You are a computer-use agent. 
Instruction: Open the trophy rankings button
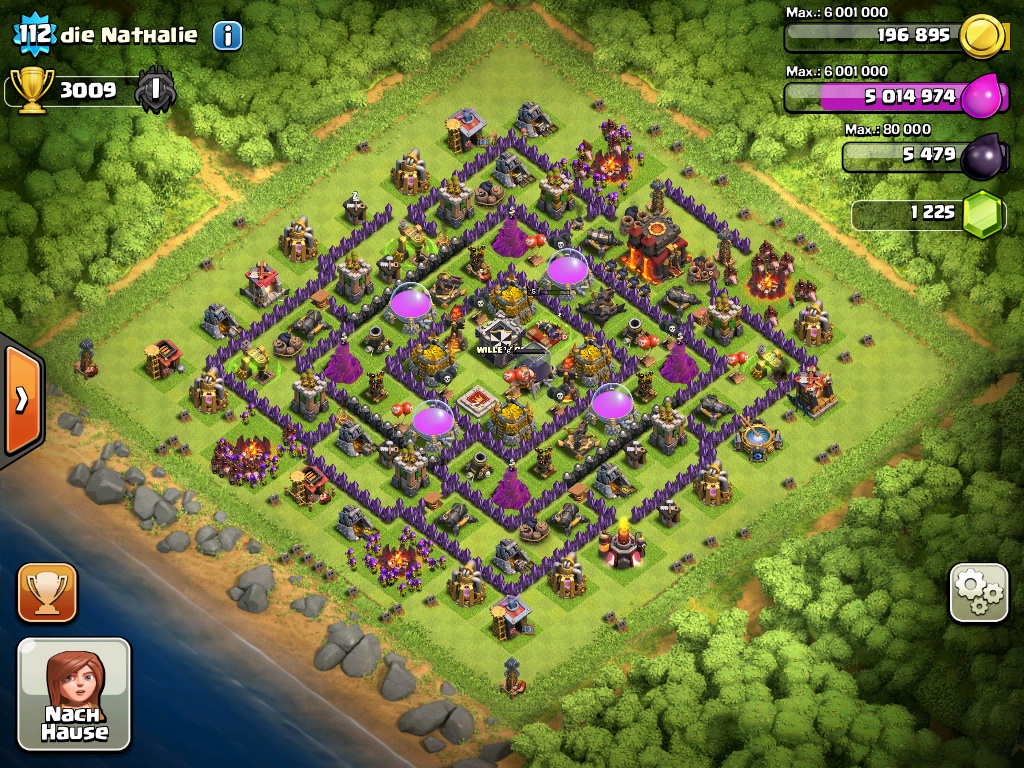(x=47, y=592)
